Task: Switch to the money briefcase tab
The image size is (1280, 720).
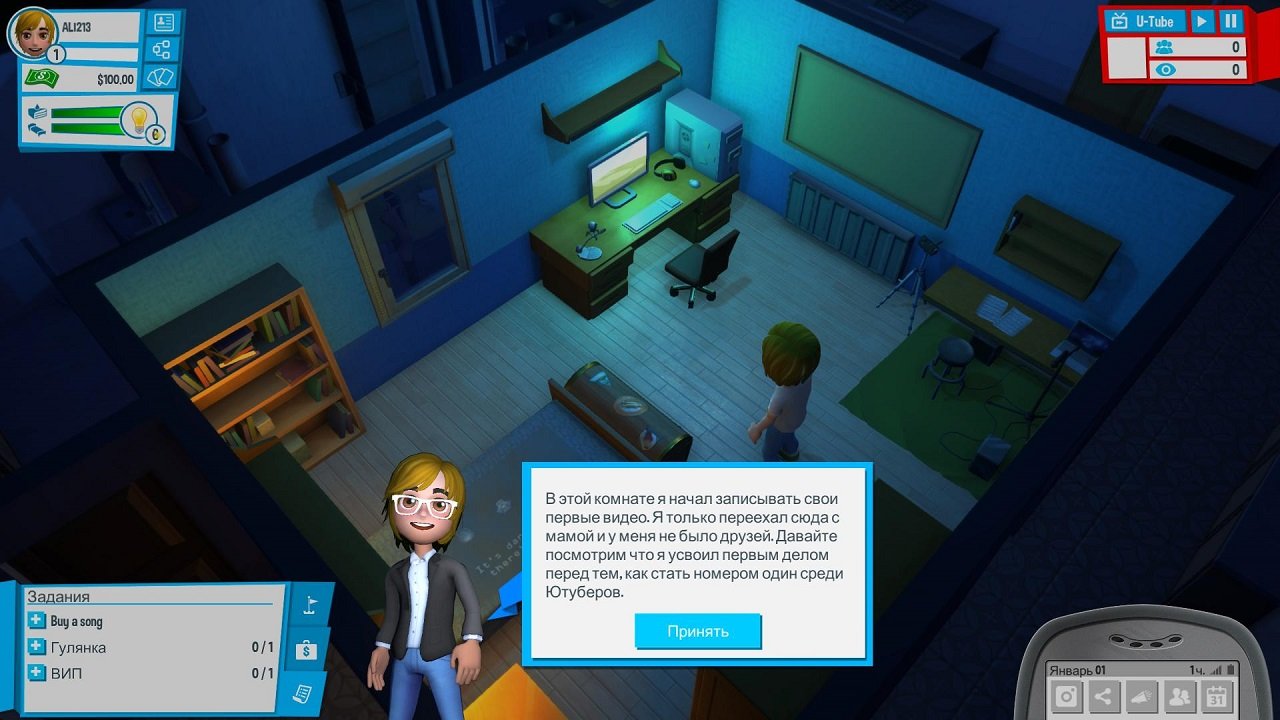Action: (305, 649)
